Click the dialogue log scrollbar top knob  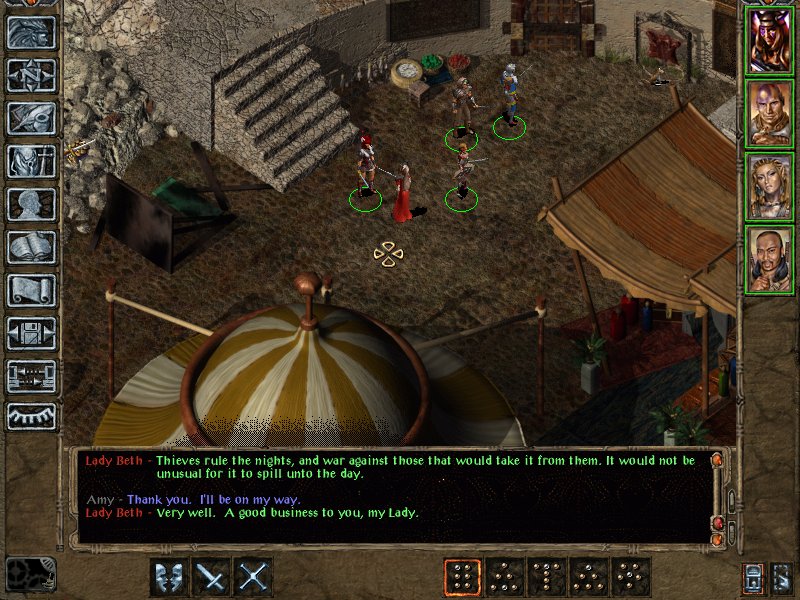(x=717, y=460)
